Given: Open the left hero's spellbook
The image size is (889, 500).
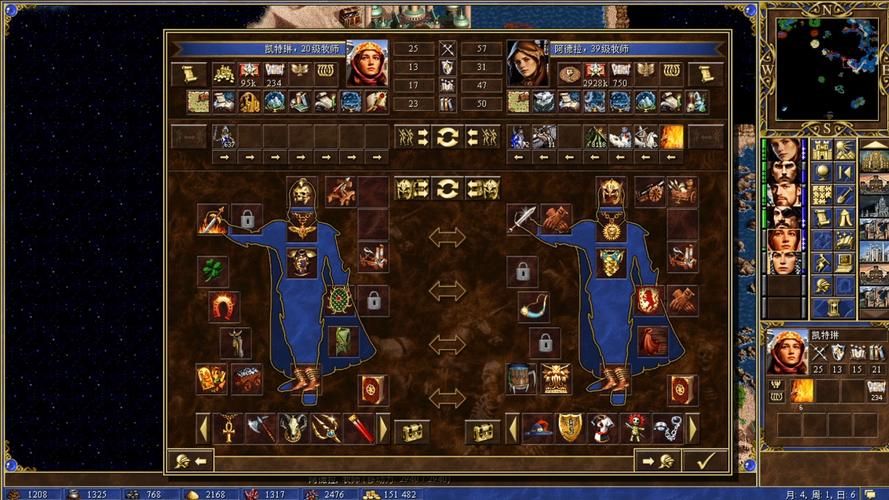Looking at the screenshot, I should click(373, 388).
